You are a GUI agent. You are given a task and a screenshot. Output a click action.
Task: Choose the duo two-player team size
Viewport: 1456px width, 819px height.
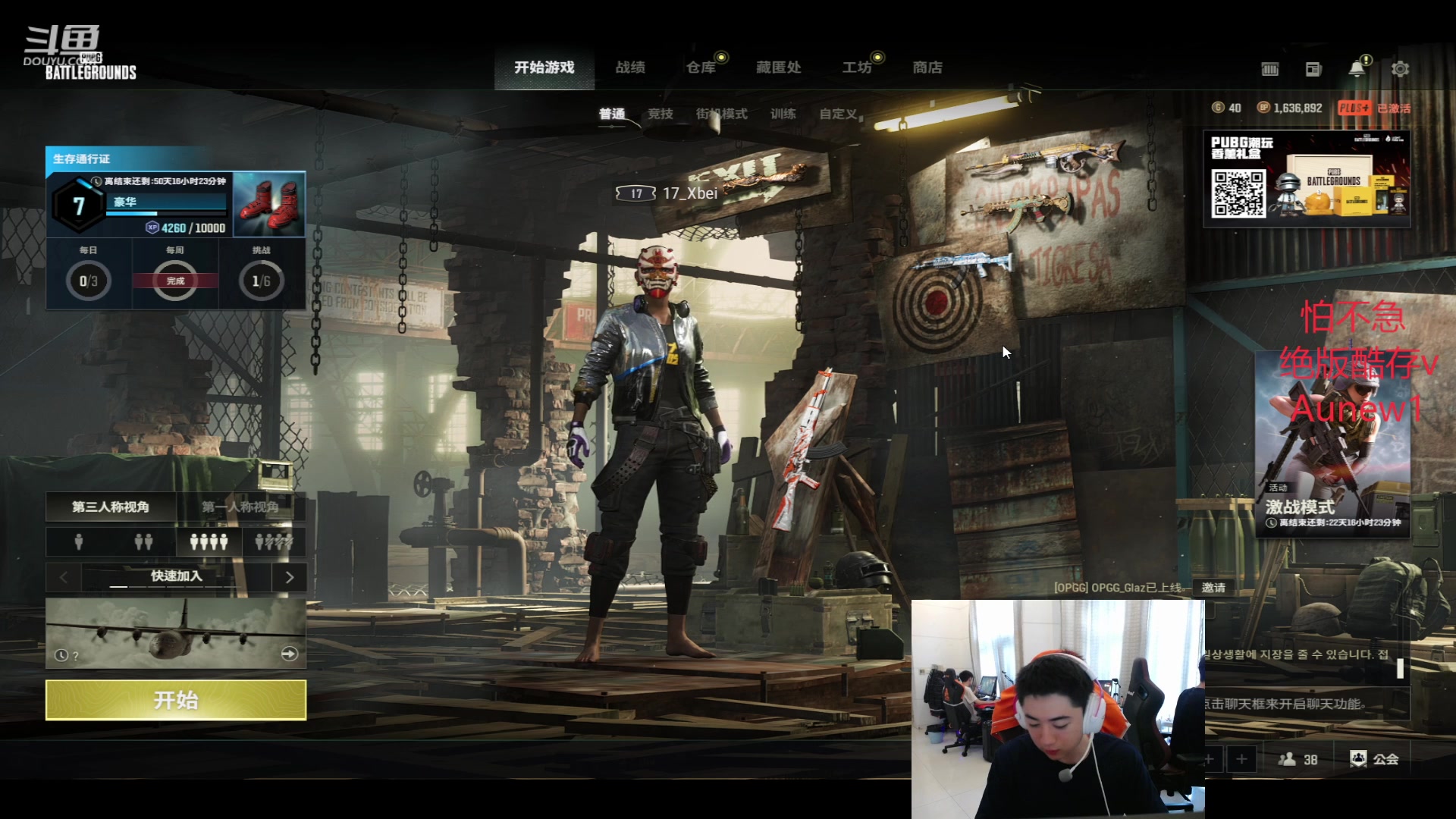(x=143, y=541)
